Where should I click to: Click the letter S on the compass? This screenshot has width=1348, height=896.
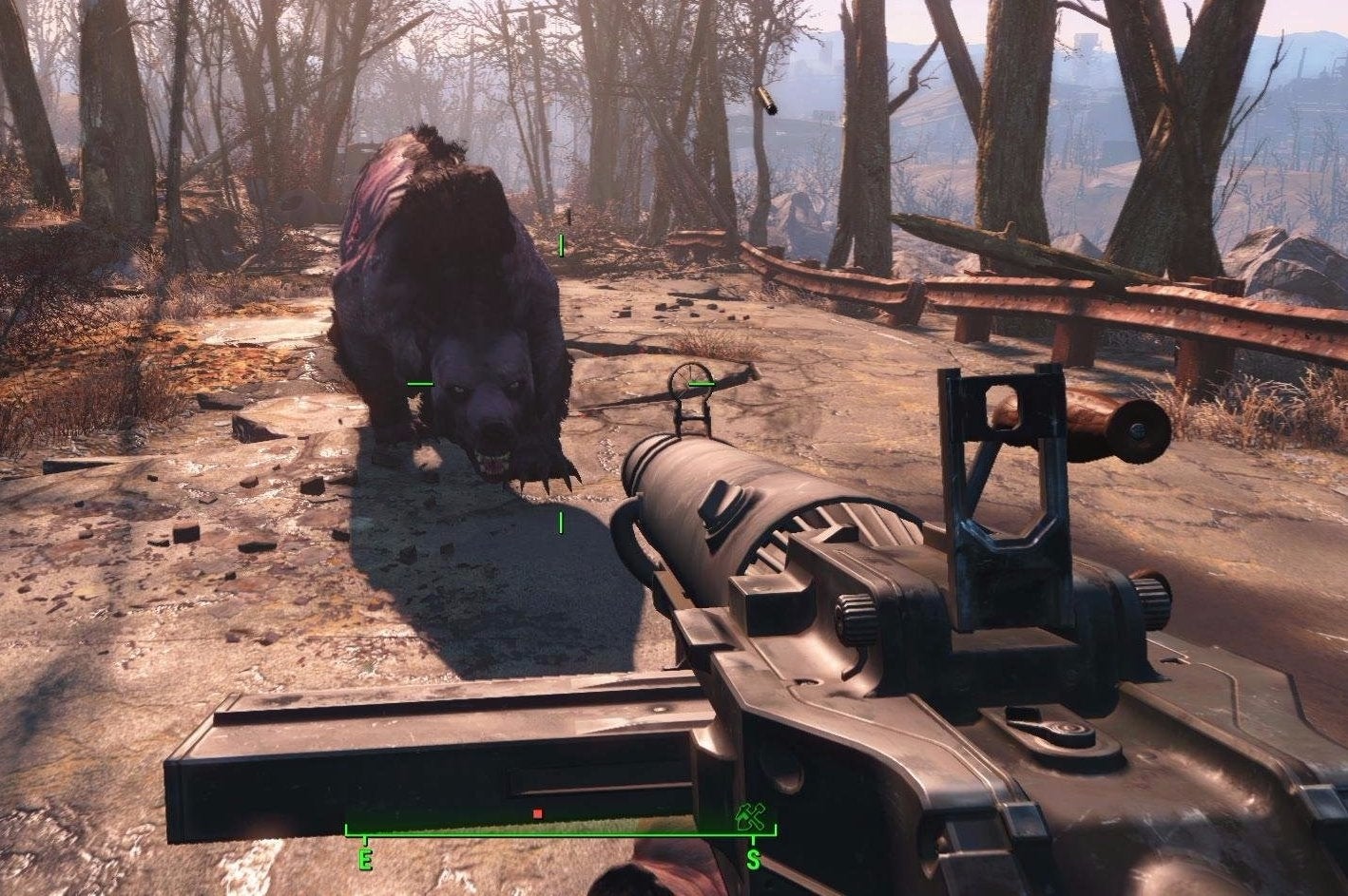click(x=753, y=858)
